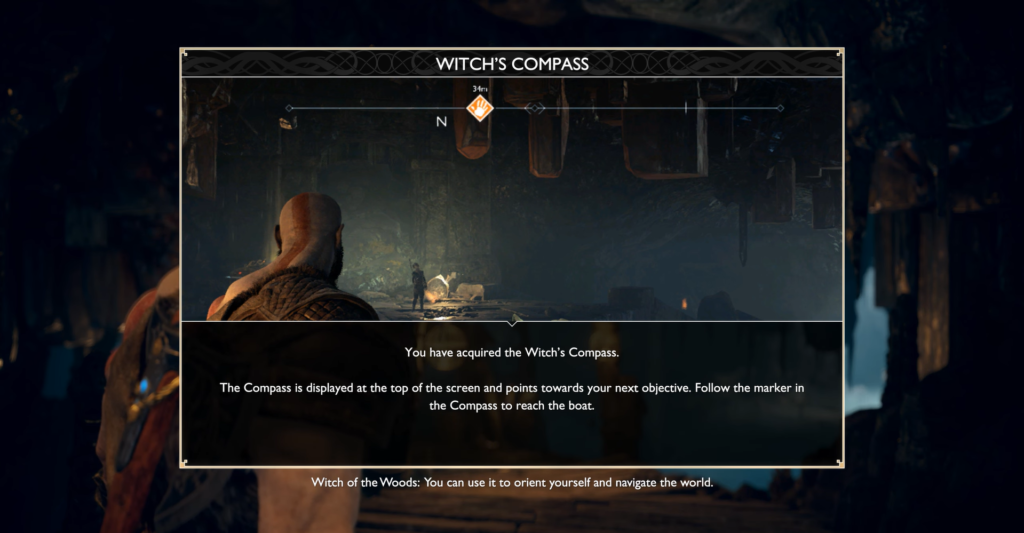Select the N north indicator on the compass
1024x533 pixels.
coord(441,122)
